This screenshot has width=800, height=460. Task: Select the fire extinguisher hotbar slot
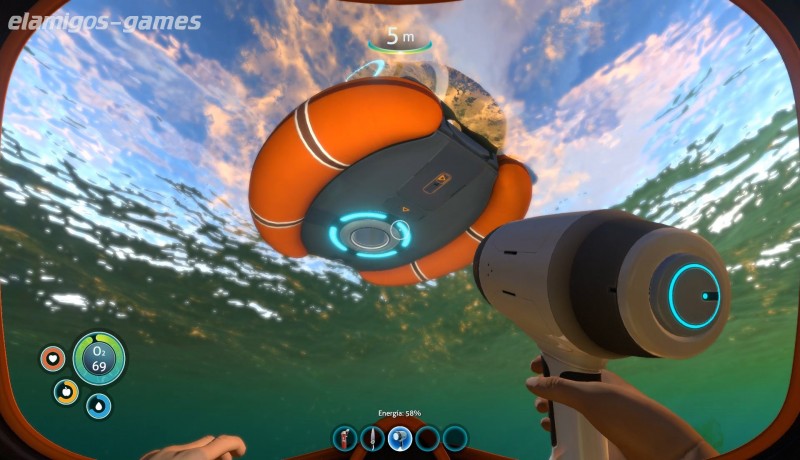[346, 438]
